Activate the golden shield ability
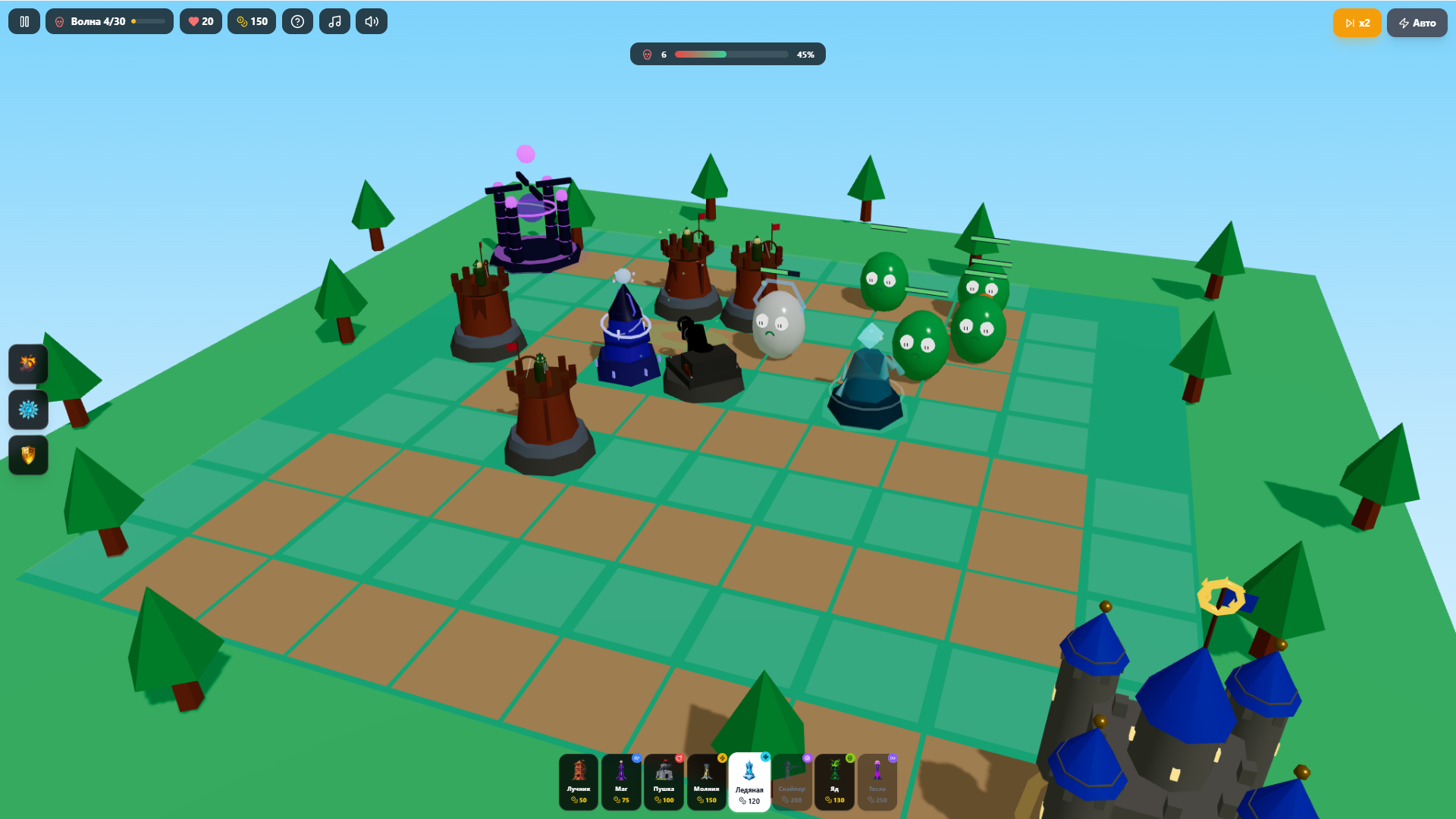This screenshot has height=819, width=1456. [x=28, y=455]
